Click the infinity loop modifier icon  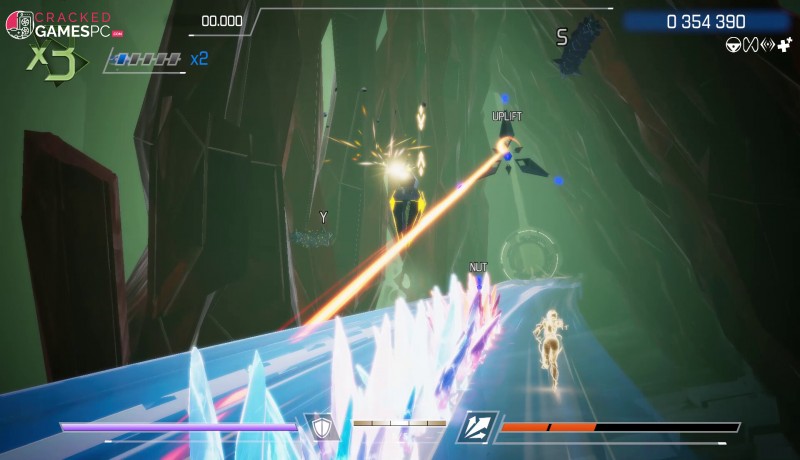750,44
